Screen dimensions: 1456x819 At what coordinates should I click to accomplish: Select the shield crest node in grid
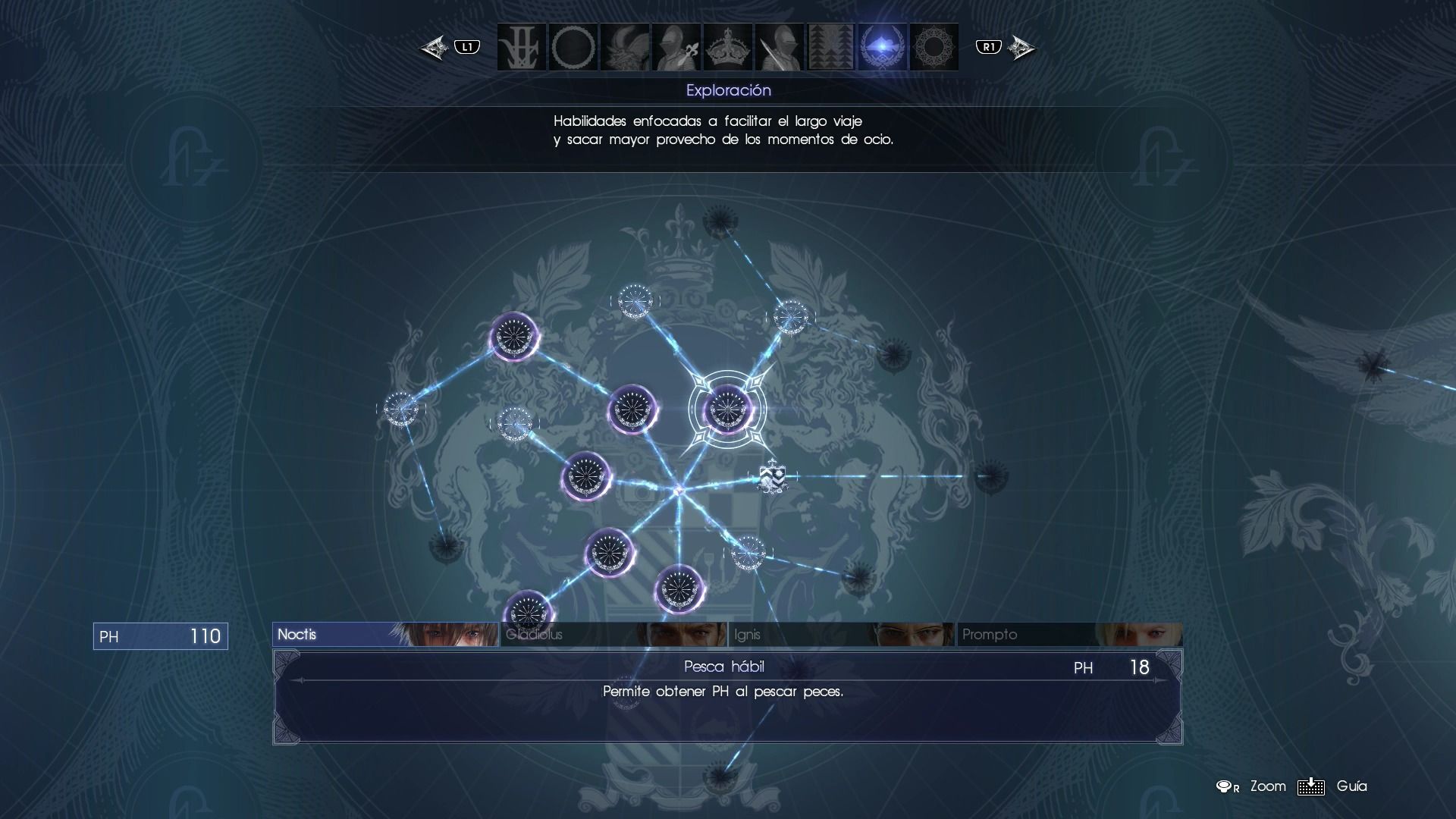click(772, 477)
